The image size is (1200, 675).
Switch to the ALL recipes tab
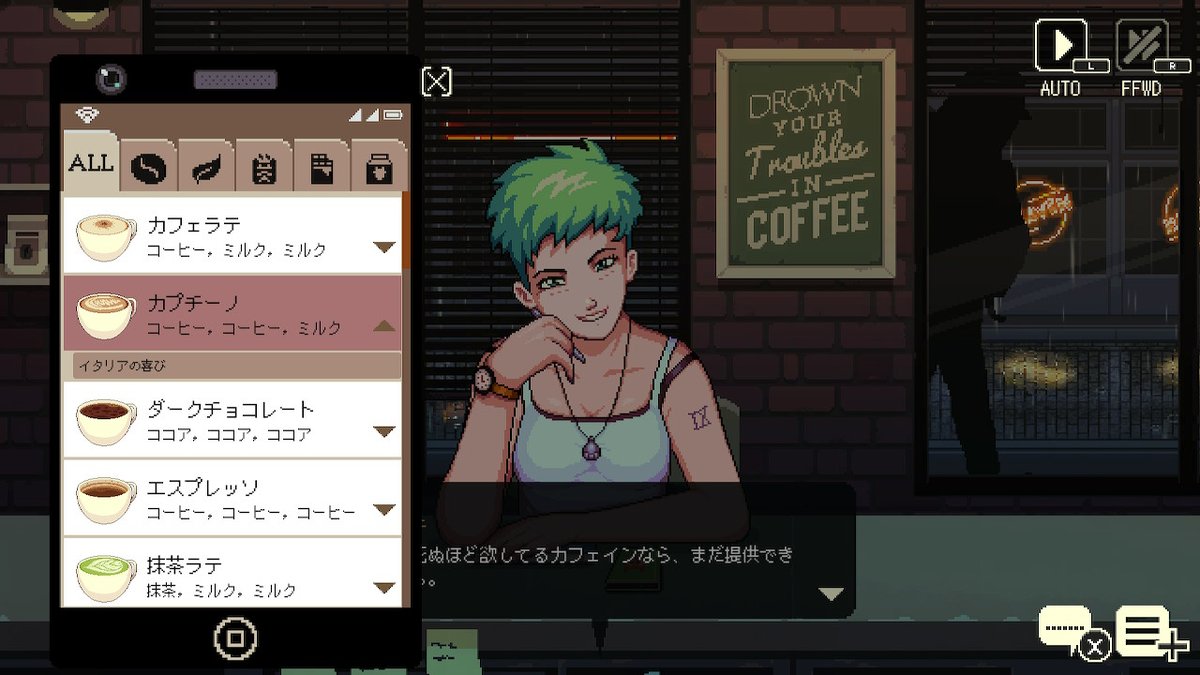point(90,163)
